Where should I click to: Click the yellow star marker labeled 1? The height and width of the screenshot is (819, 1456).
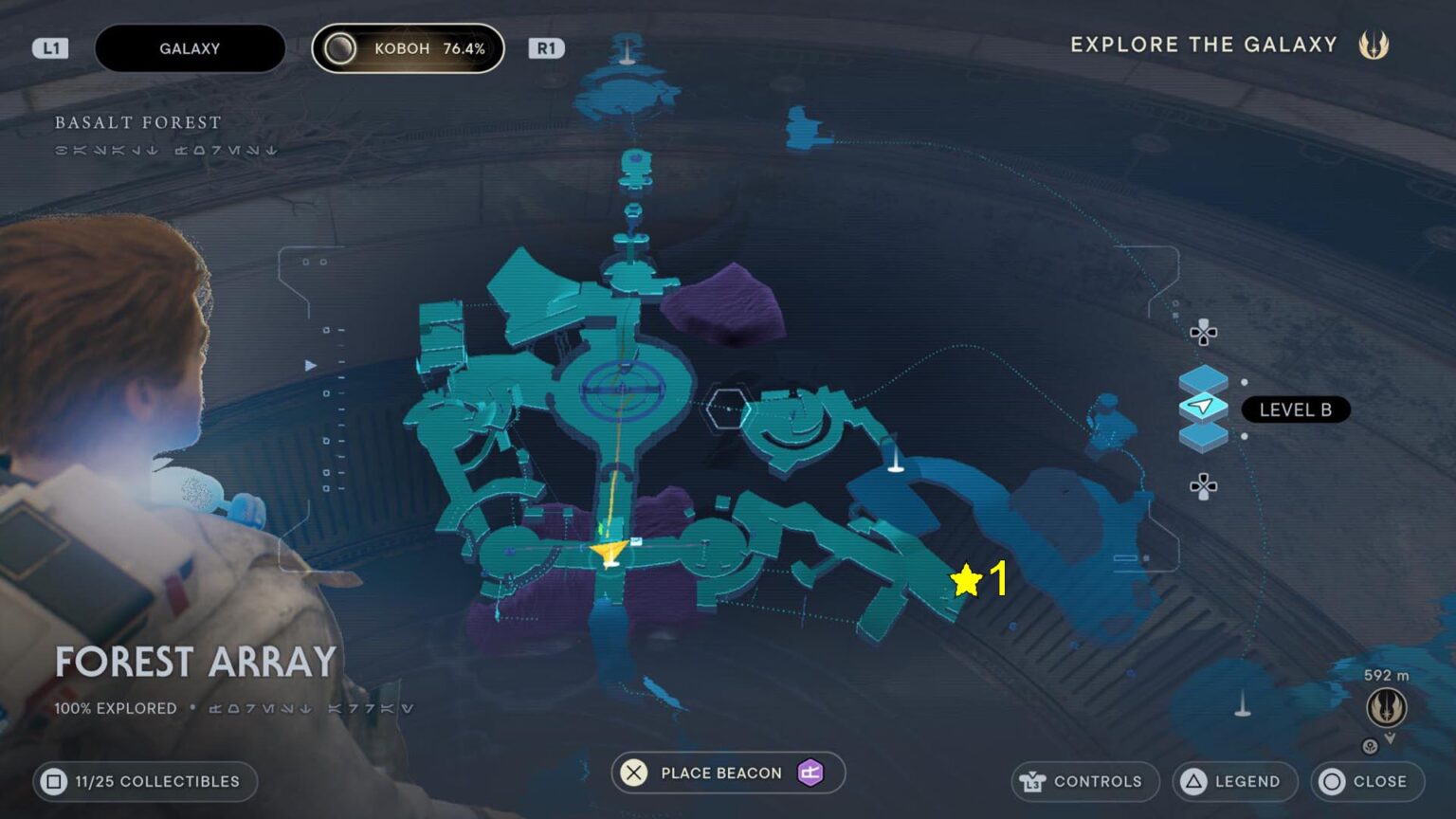click(966, 578)
